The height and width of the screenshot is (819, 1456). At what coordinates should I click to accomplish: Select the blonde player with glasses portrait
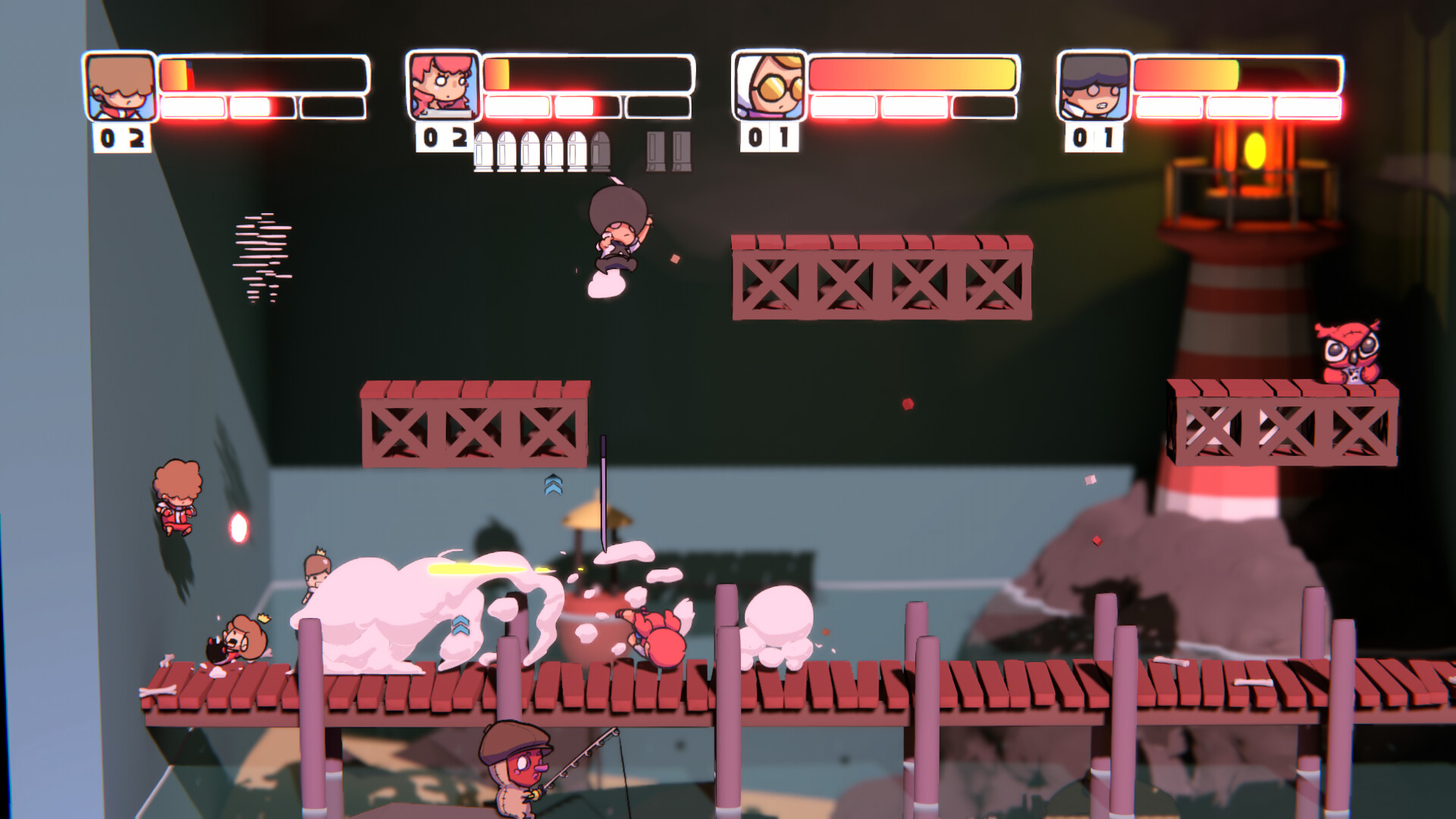770,85
